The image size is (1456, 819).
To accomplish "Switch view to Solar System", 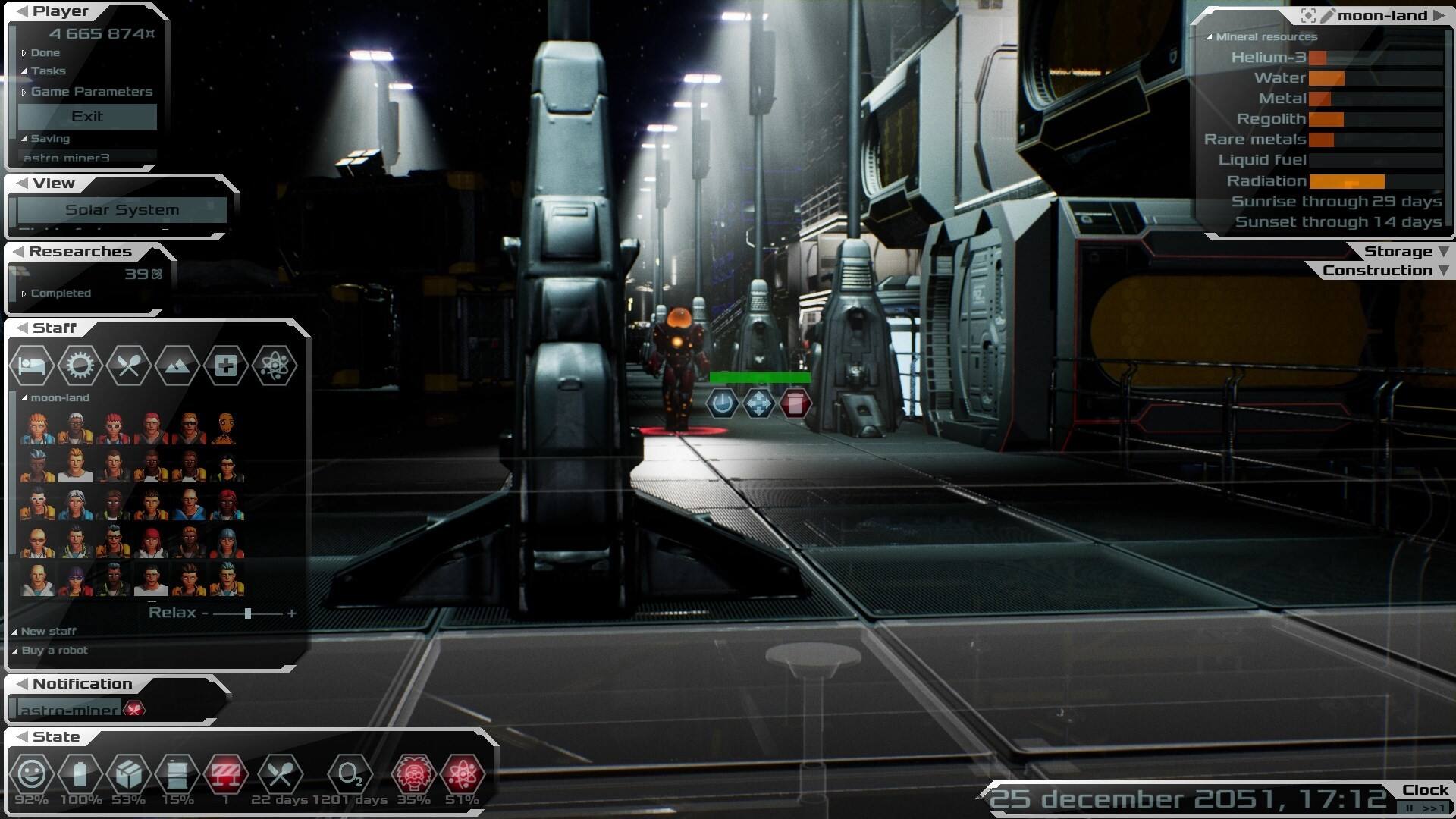I will click(x=122, y=210).
